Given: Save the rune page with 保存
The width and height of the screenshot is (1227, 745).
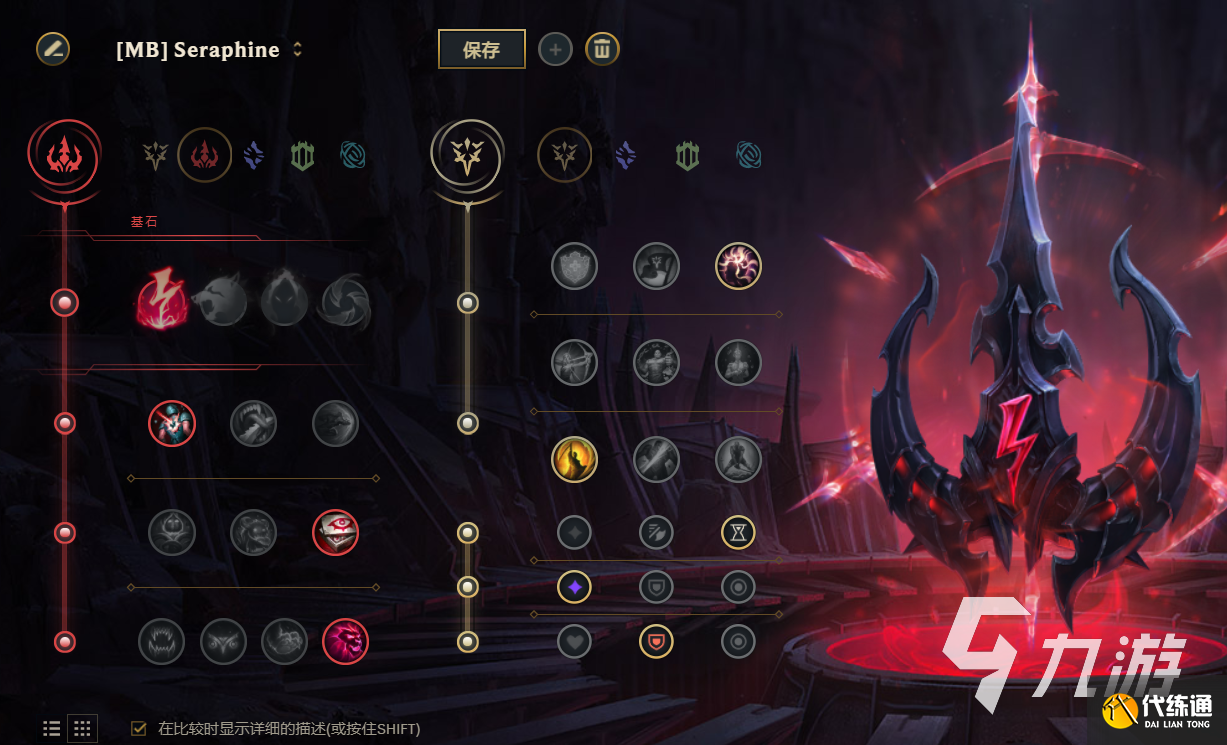Looking at the screenshot, I should (481, 49).
